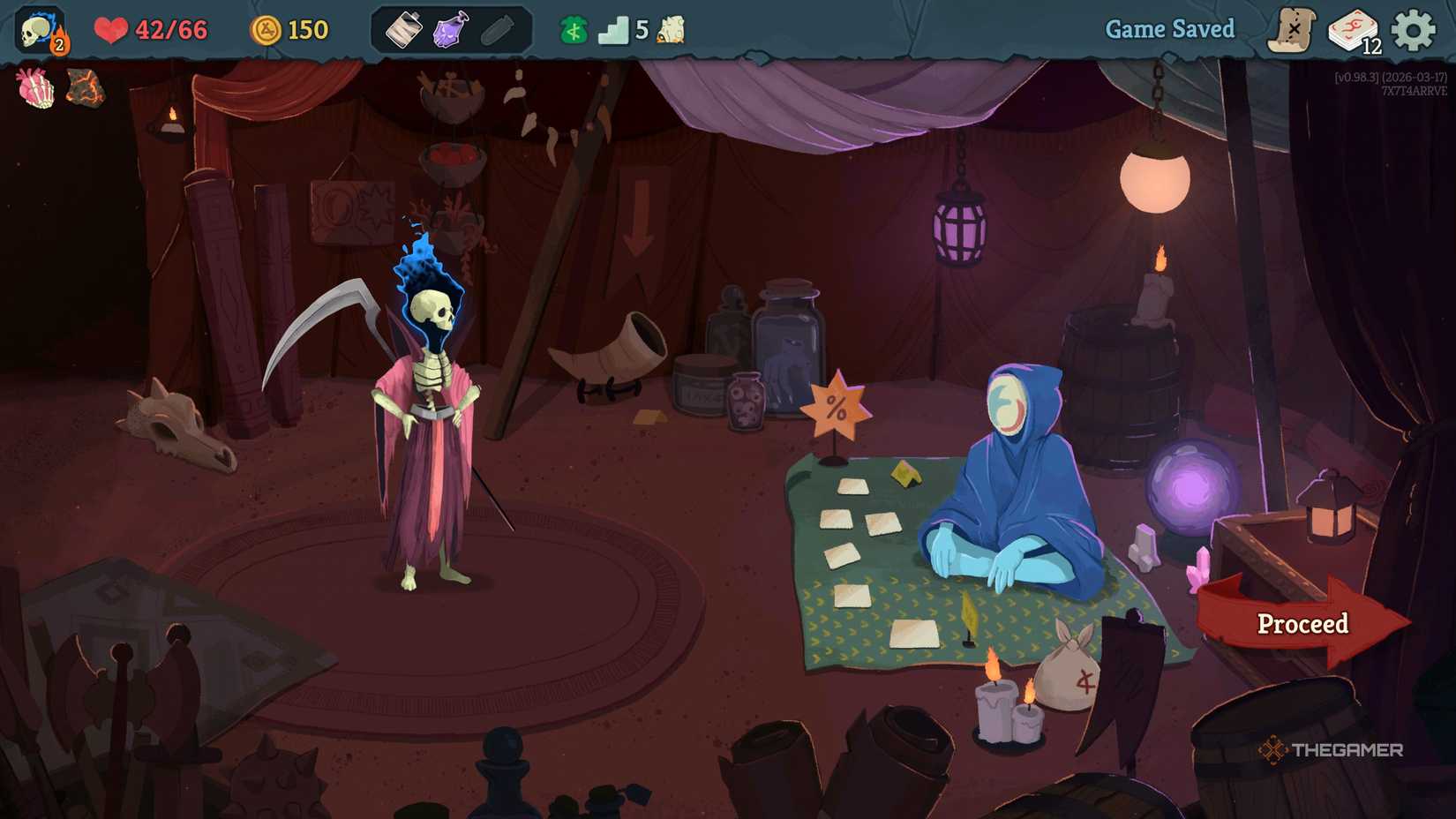This screenshot has width=1456, height=819.
Task: Open the map scroll icon
Action: click(x=1294, y=28)
